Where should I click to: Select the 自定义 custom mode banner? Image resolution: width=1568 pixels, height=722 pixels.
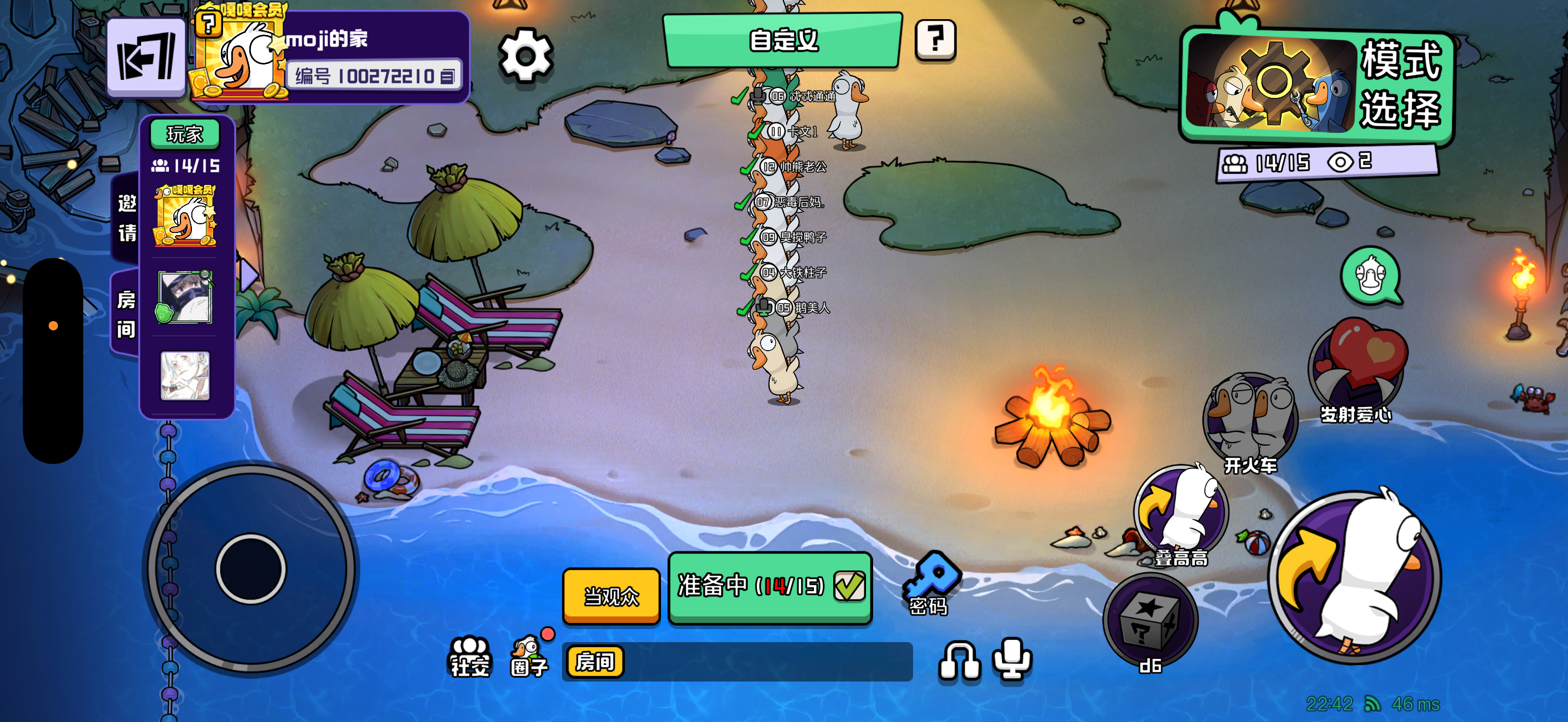coord(783,40)
